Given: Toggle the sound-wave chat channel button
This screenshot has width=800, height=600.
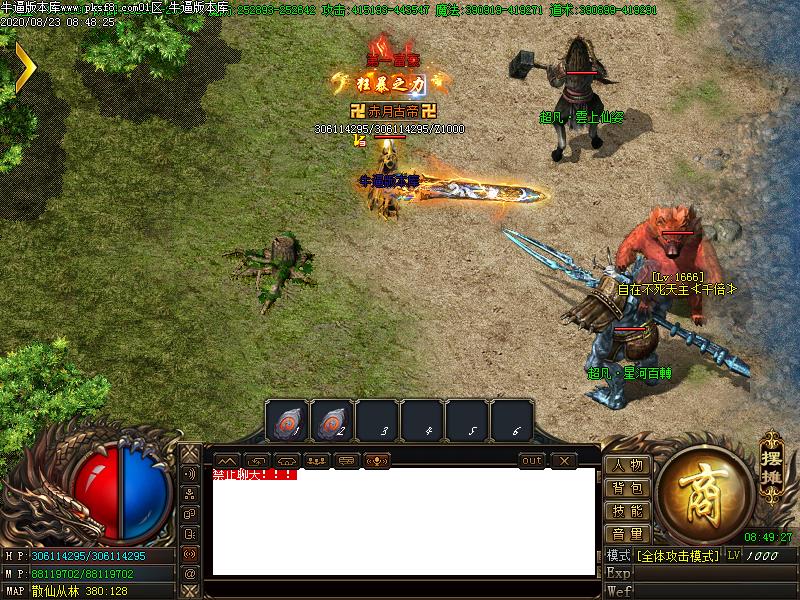Looking at the screenshot, I should [190, 473].
